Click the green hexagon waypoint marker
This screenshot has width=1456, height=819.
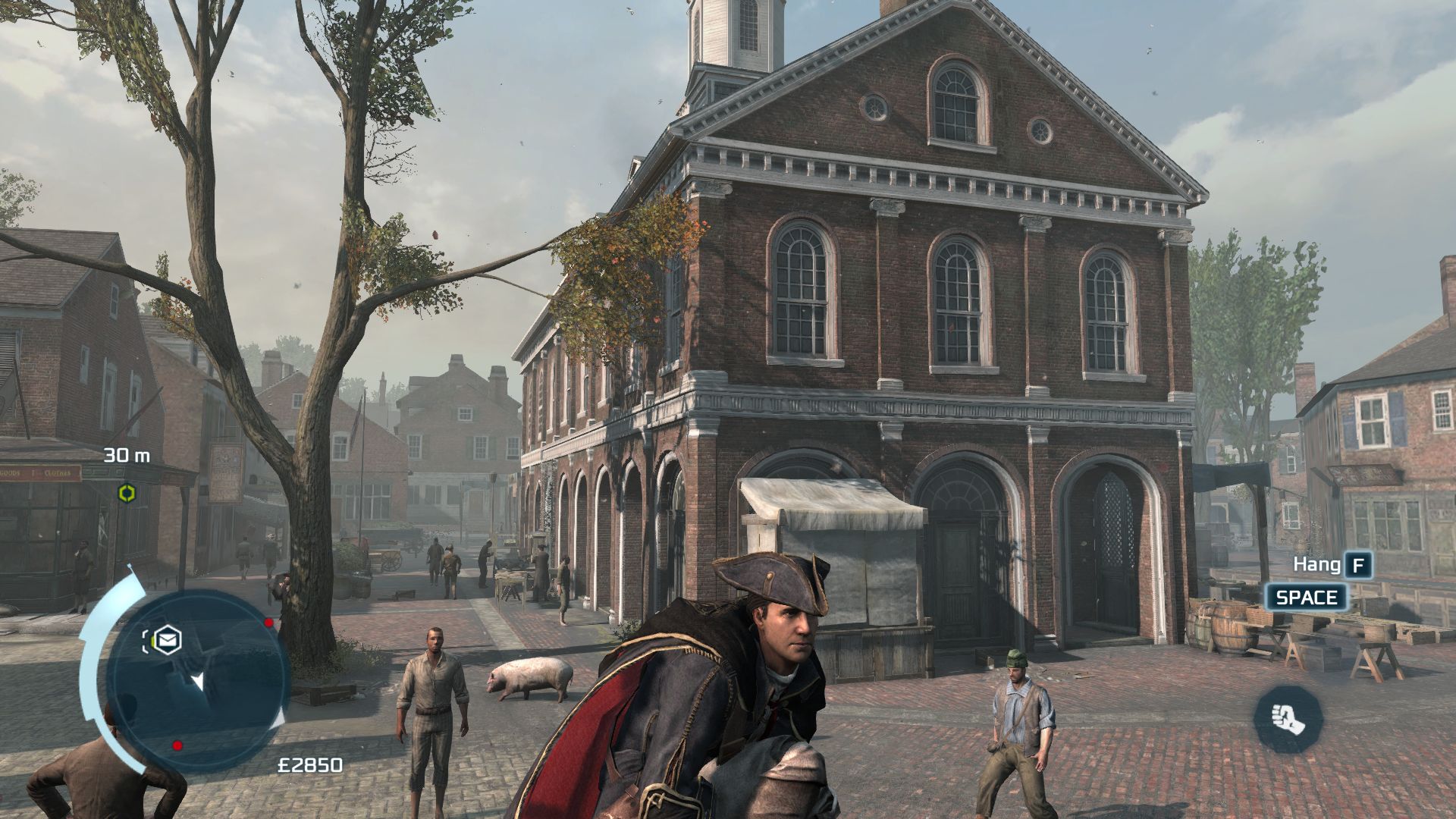tap(127, 494)
